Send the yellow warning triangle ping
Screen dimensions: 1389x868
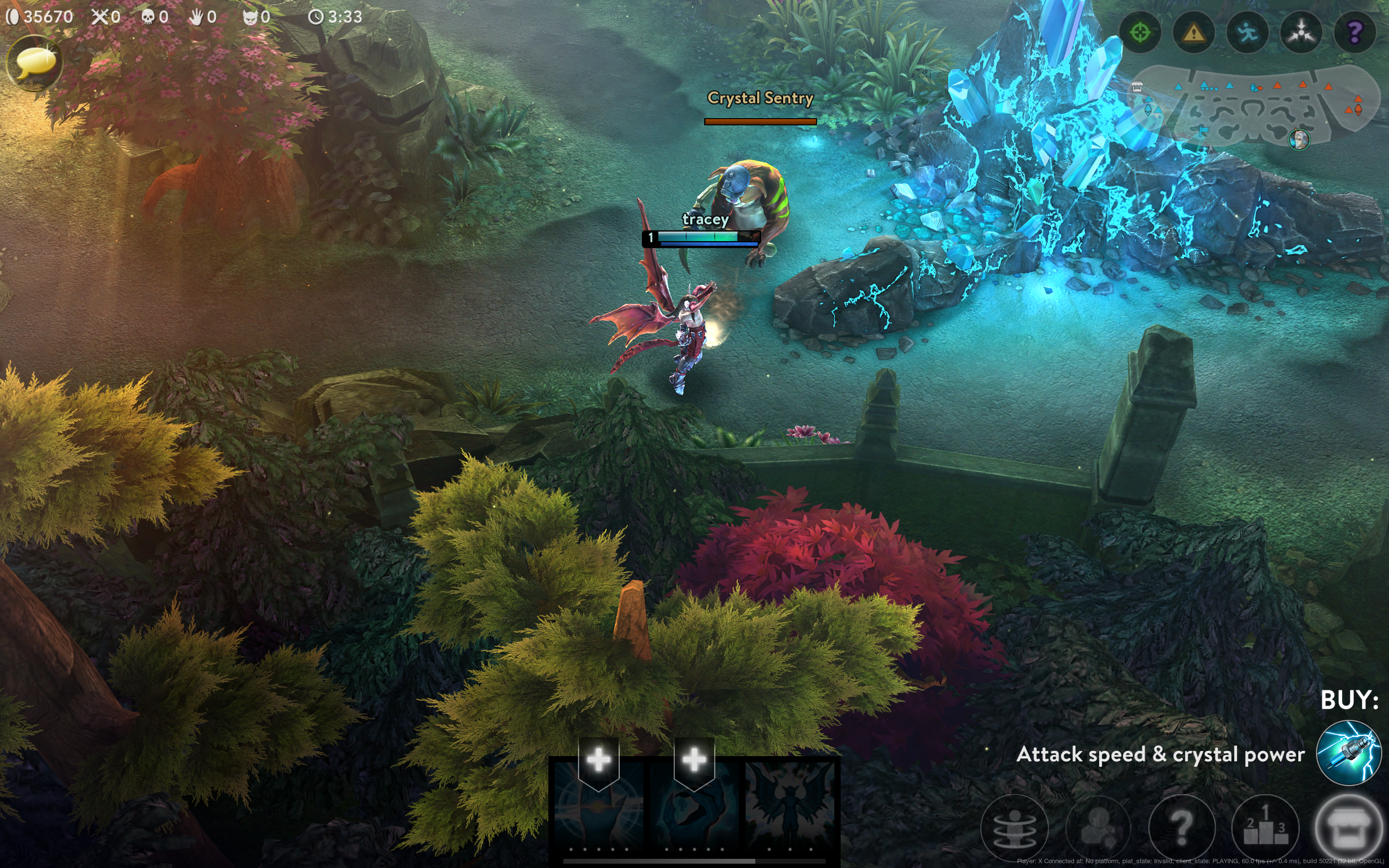[x=1193, y=33]
